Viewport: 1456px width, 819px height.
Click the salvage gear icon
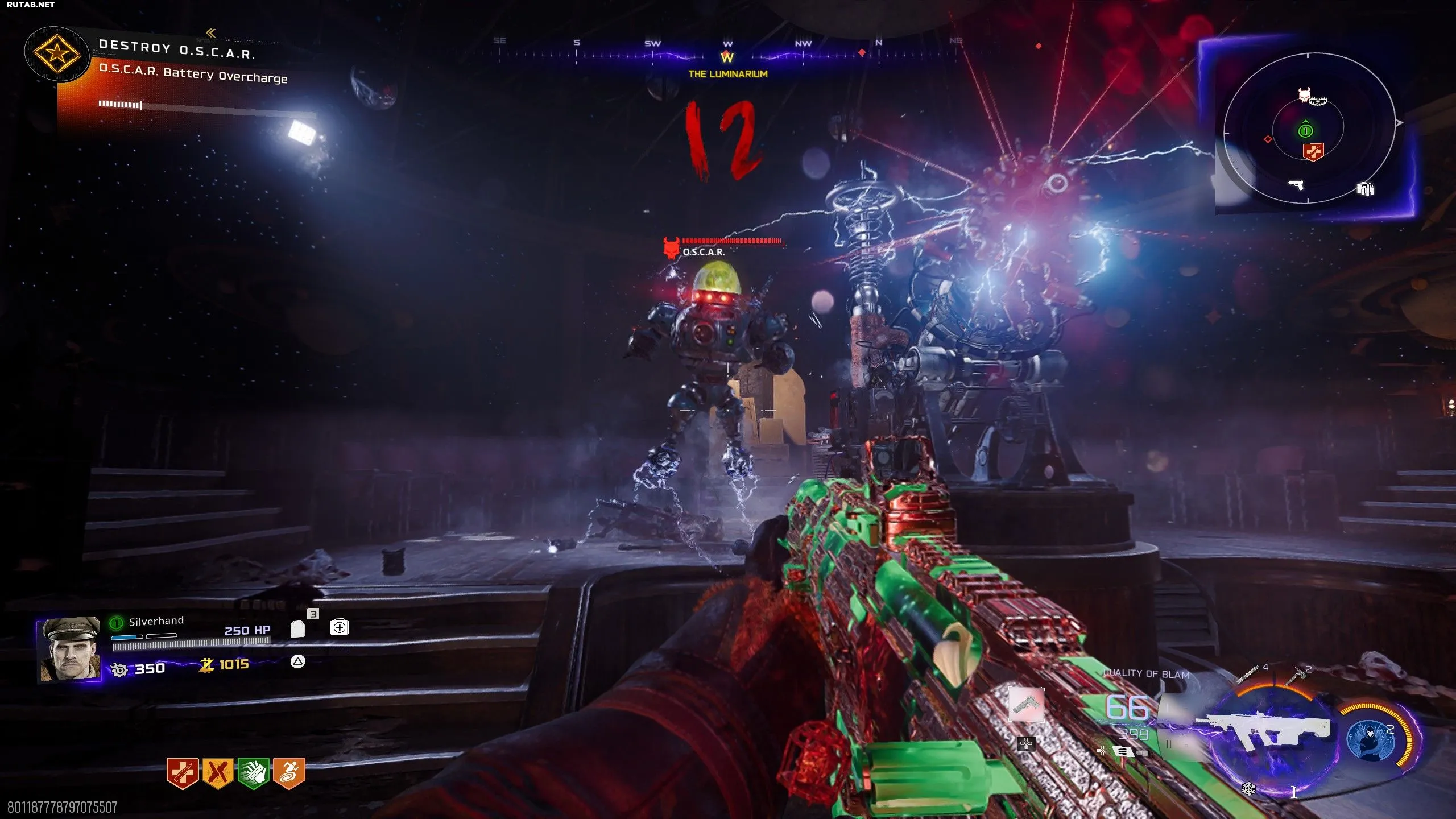coord(119,669)
